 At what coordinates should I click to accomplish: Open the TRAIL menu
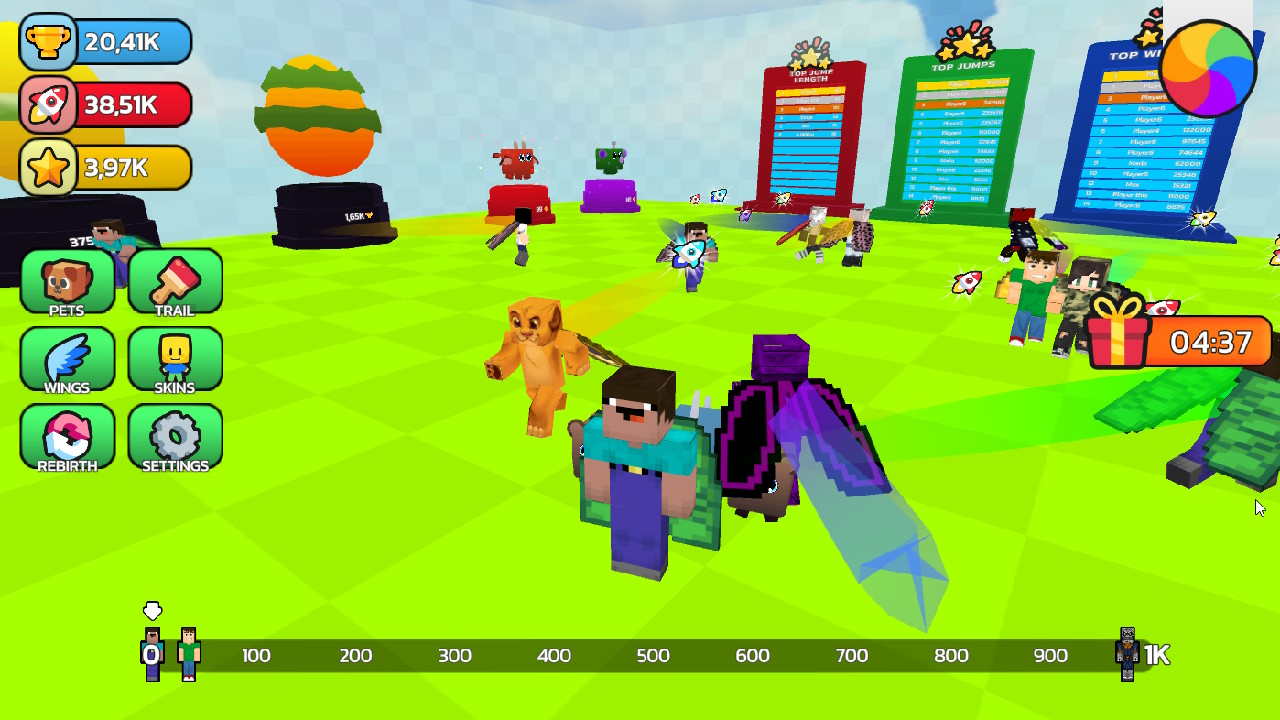click(174, 283)
